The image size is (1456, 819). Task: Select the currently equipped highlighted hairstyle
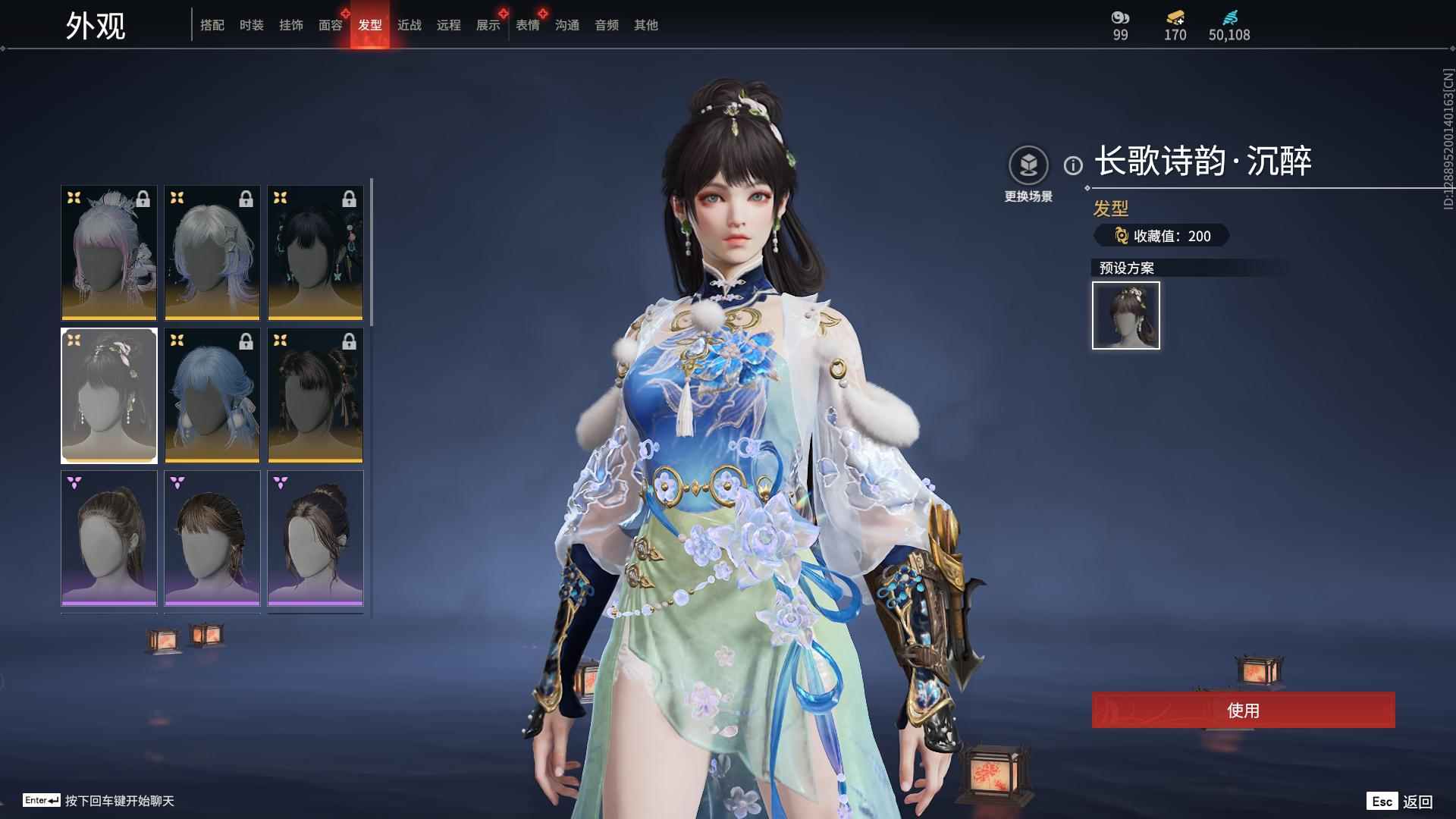108,395
